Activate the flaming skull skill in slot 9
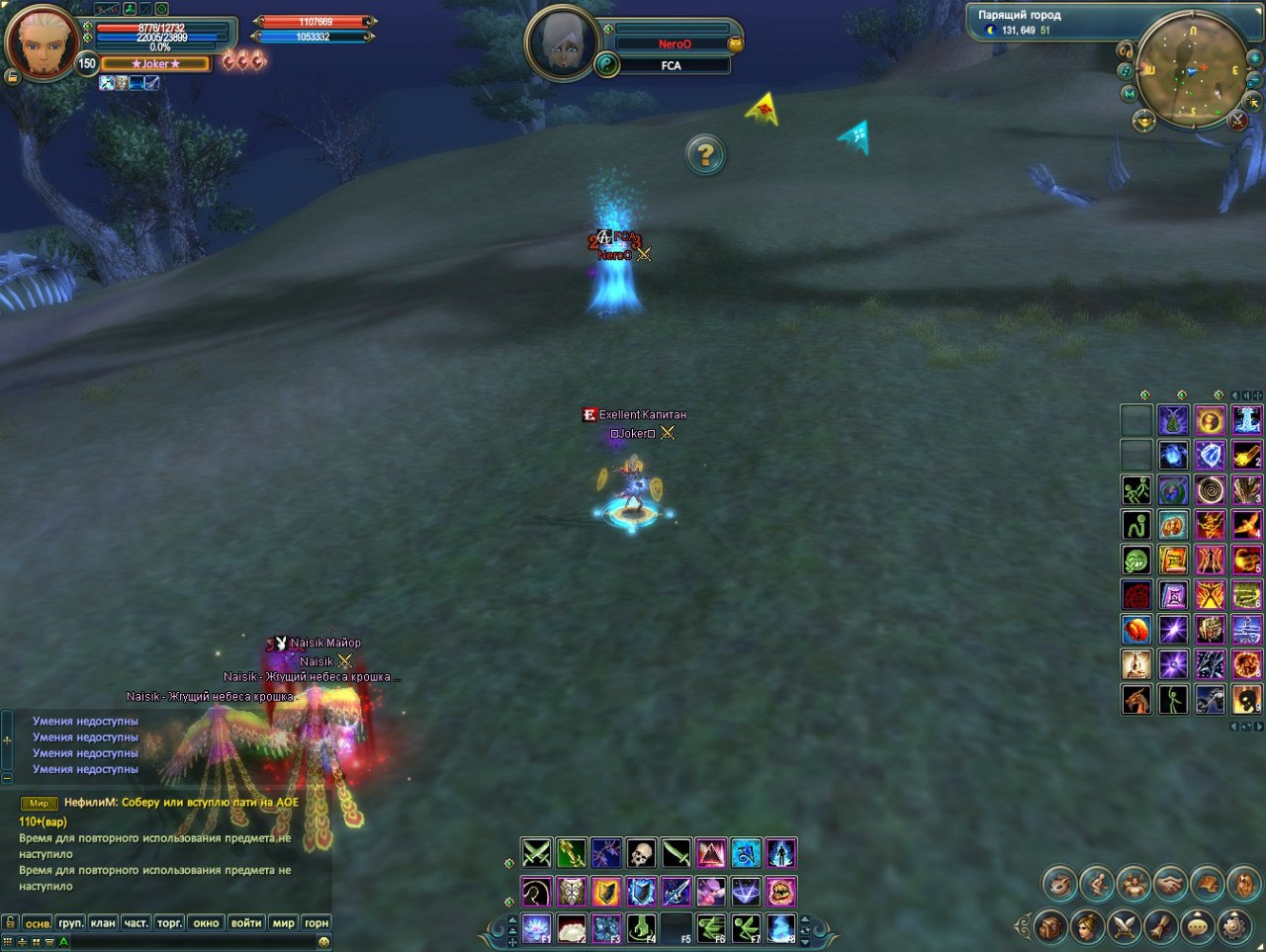Image resolution: width=1266 pixels, height=952 pixels. pos(1246,699)
